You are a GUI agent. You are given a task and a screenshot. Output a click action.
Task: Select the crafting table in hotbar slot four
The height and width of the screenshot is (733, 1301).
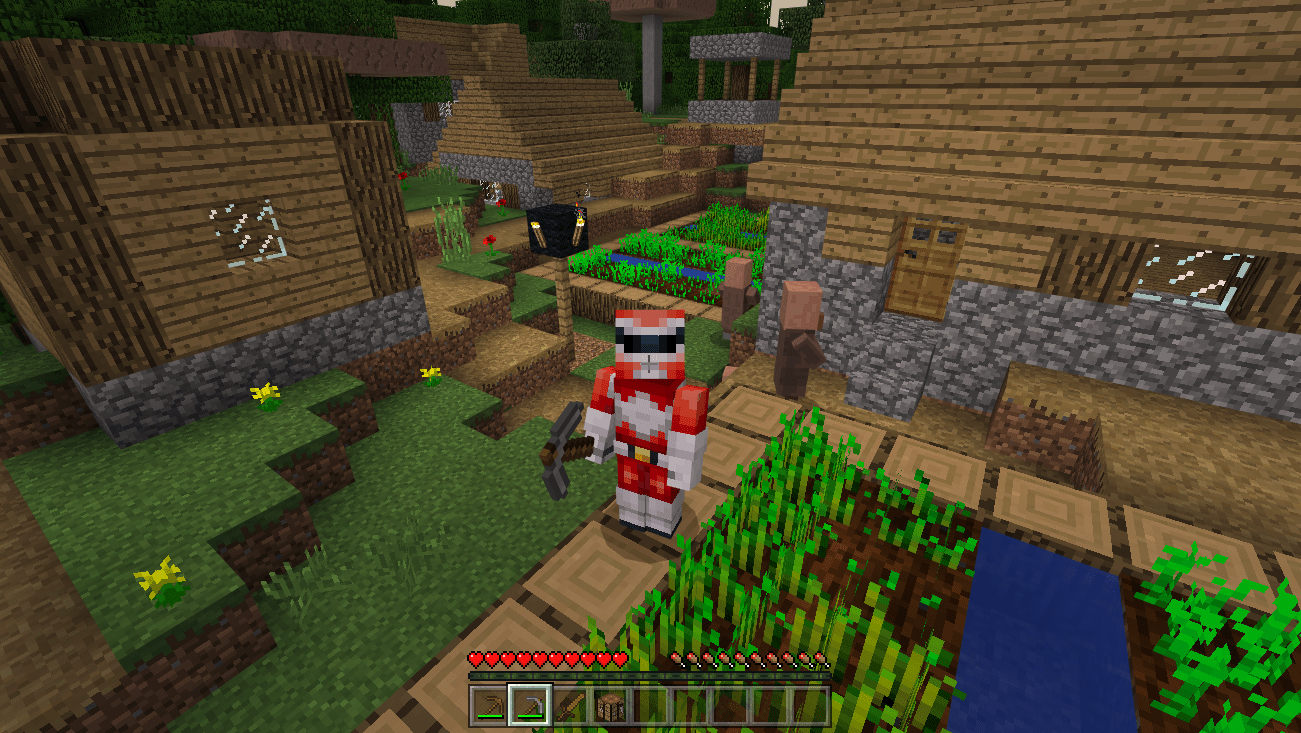611,701
